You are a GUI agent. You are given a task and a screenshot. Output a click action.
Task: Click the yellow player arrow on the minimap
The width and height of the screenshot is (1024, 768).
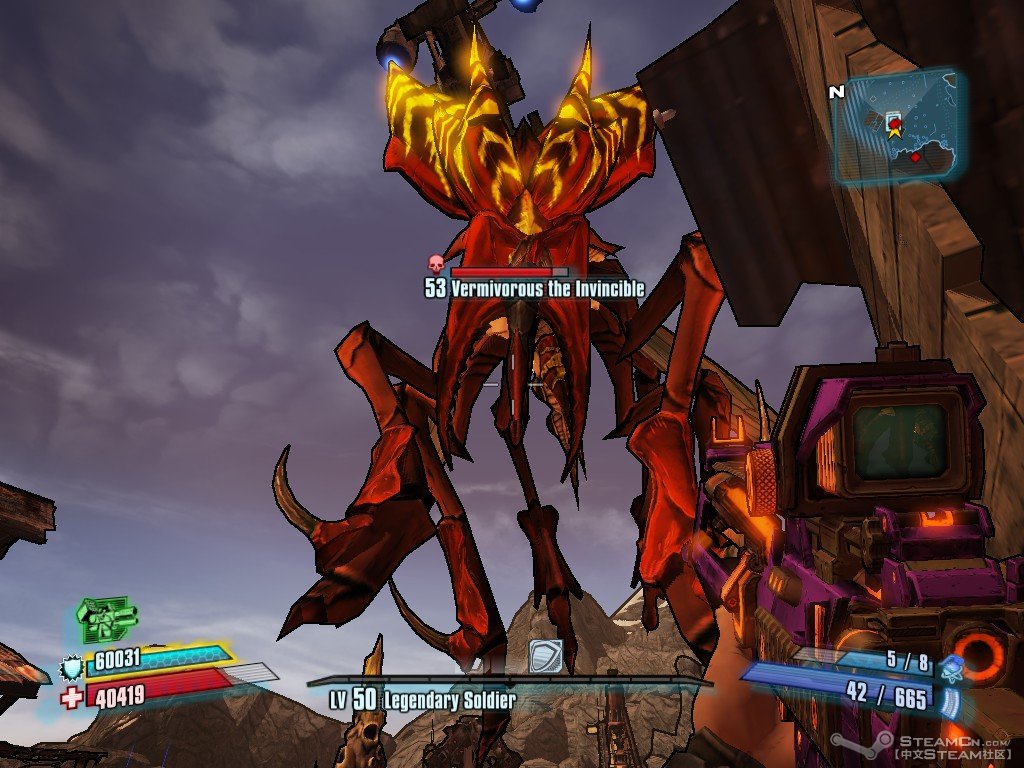click(x=893, y=128)
